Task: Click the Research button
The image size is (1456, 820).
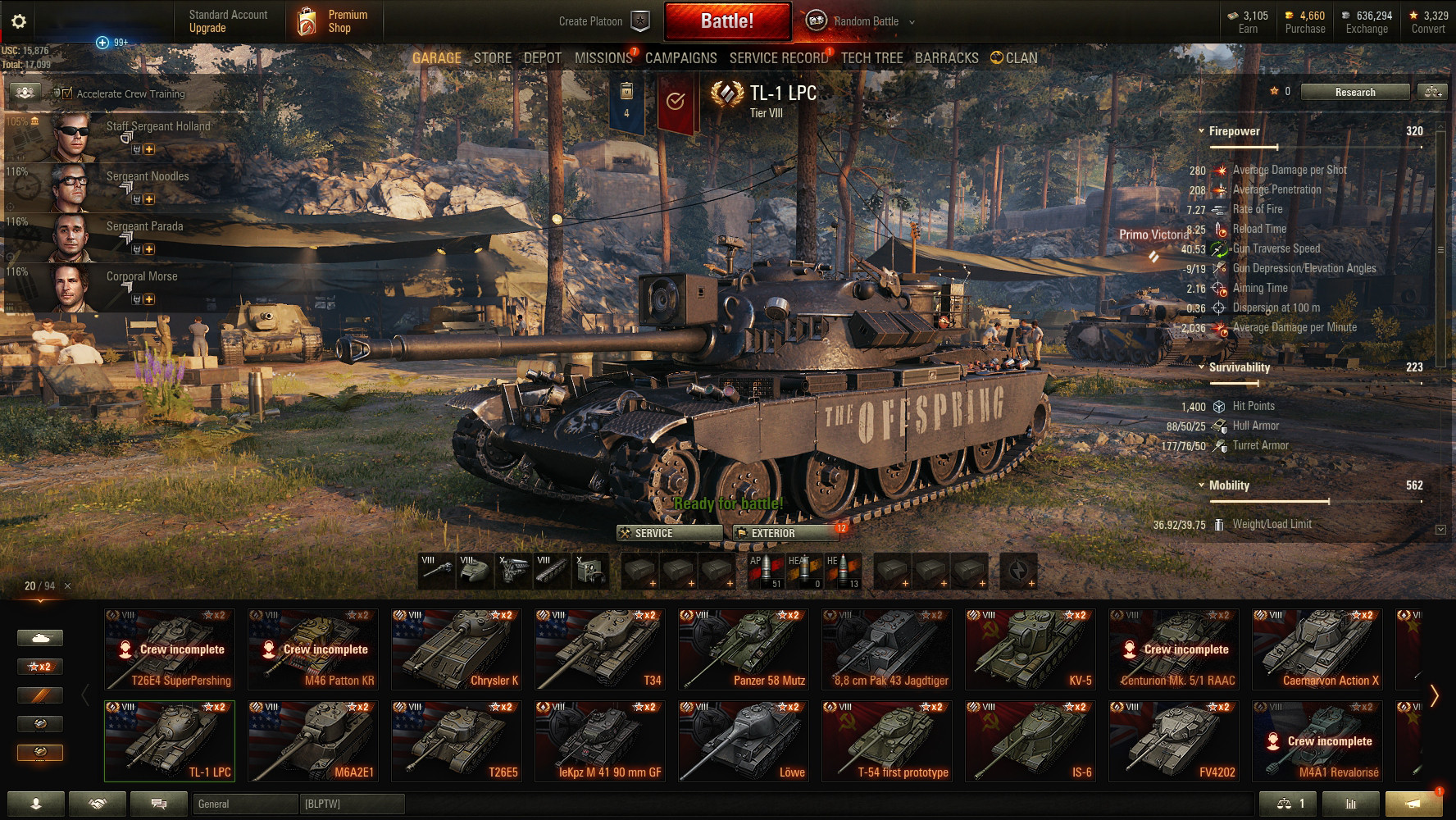Action: tap(1354, 92)
